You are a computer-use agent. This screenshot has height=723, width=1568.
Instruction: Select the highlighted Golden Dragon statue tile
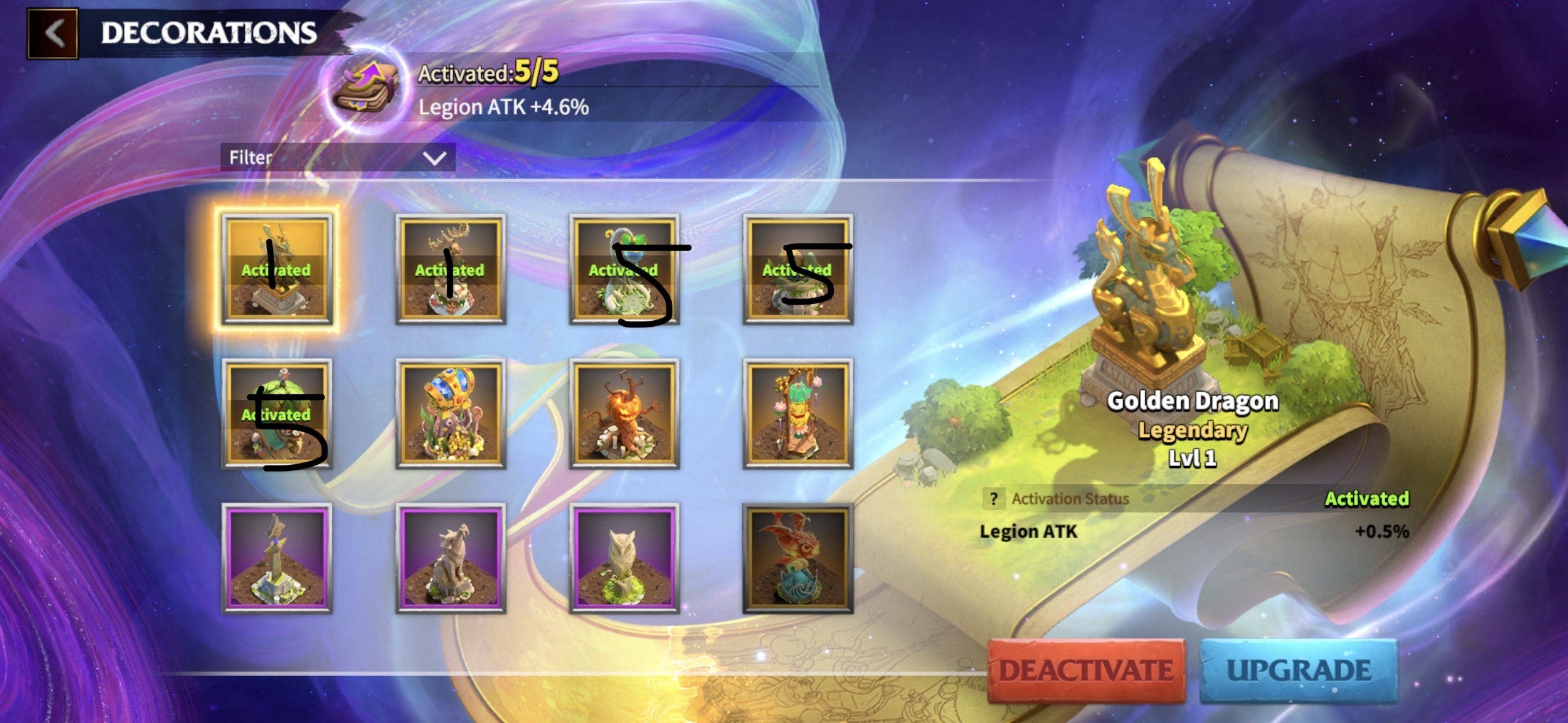277,270
